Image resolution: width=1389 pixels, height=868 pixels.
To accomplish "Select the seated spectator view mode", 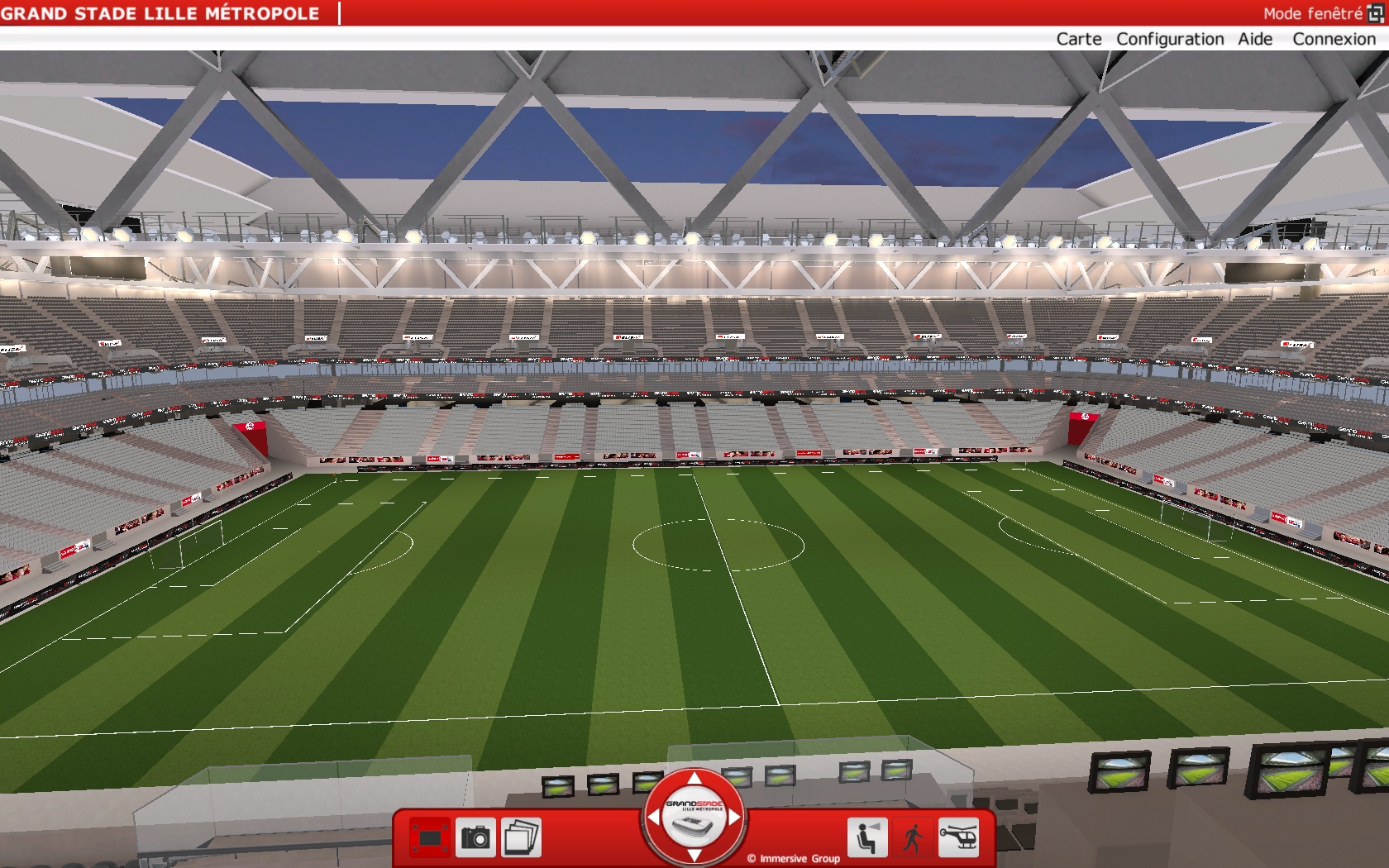I will pos(866,837).
